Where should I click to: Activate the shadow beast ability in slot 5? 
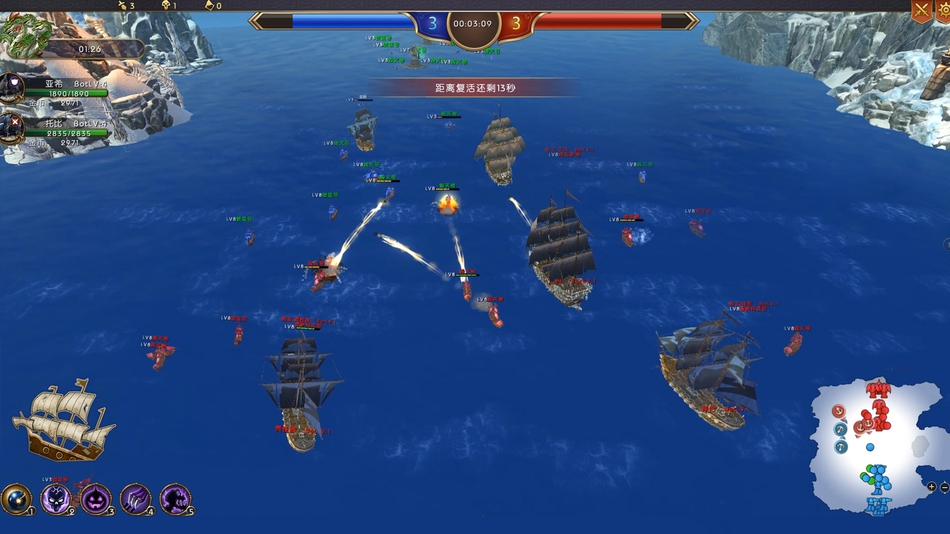click(x=176, y=497)
